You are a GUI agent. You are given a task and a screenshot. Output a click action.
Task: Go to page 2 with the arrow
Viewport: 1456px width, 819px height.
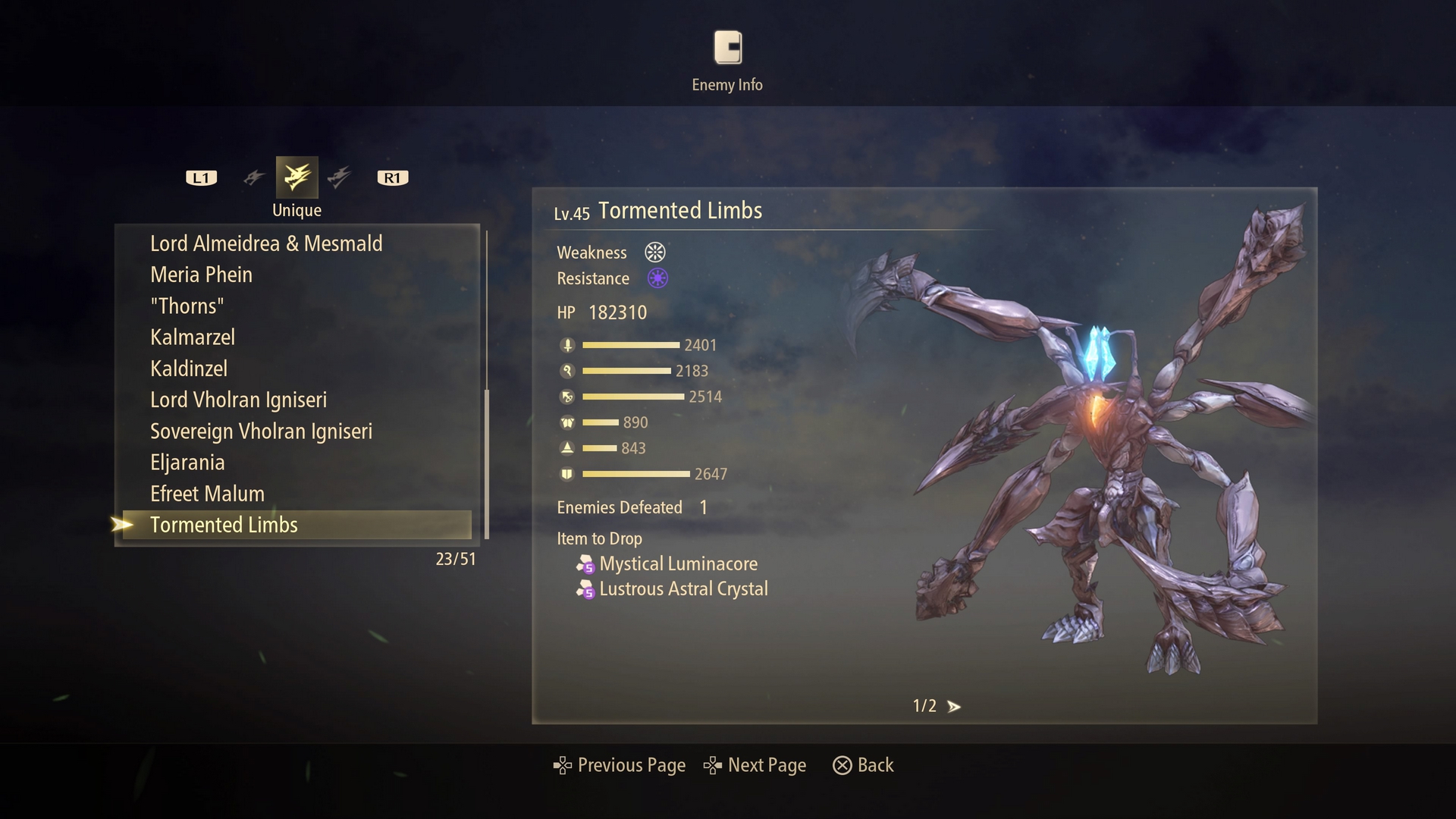coord(954,707)
